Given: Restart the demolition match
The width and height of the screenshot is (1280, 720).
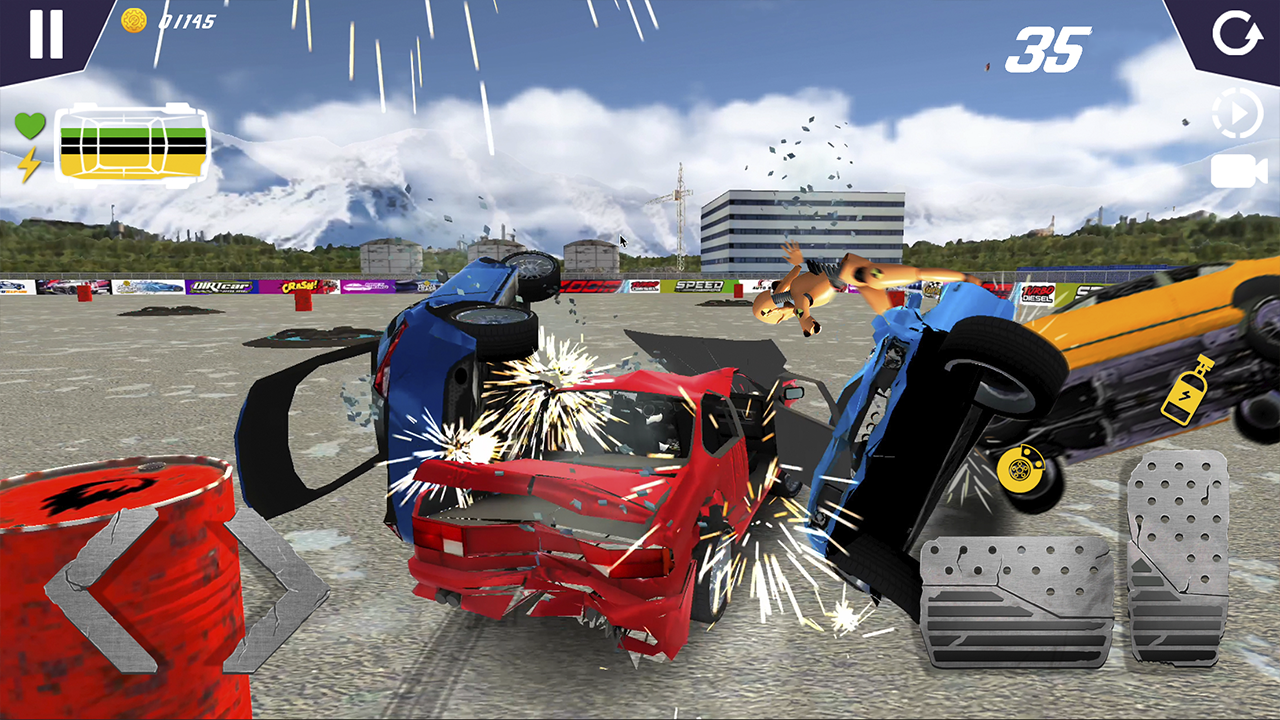Looking at the screenshot, I should point(1238,33).
